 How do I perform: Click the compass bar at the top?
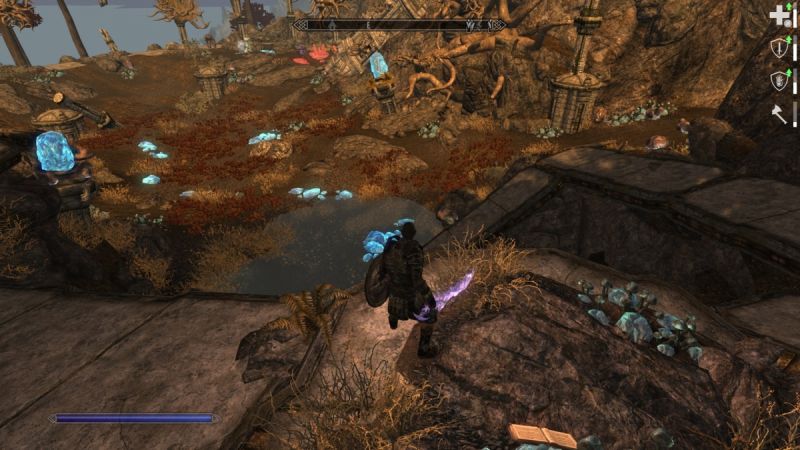pos(400,24)
